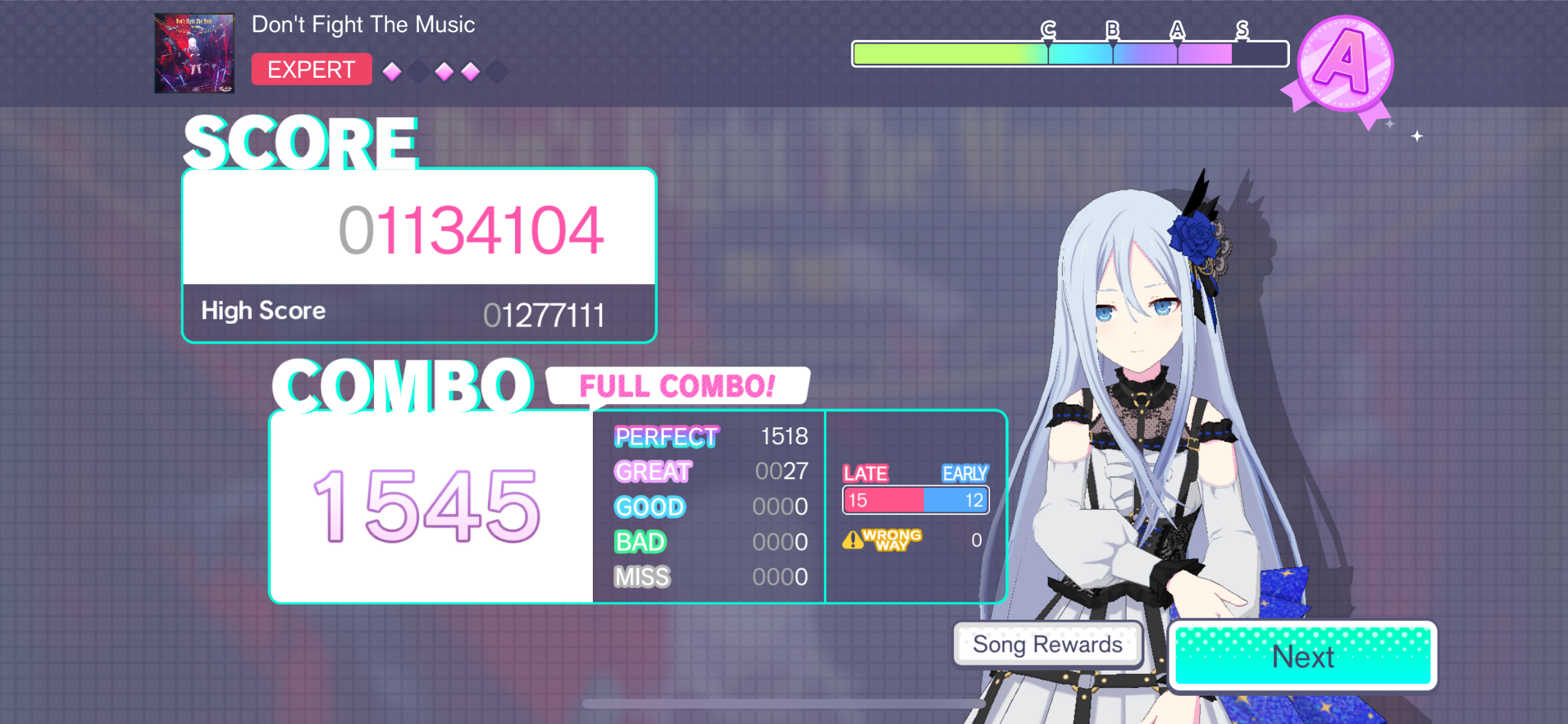Open Song Rewards

pos(1046,644)
